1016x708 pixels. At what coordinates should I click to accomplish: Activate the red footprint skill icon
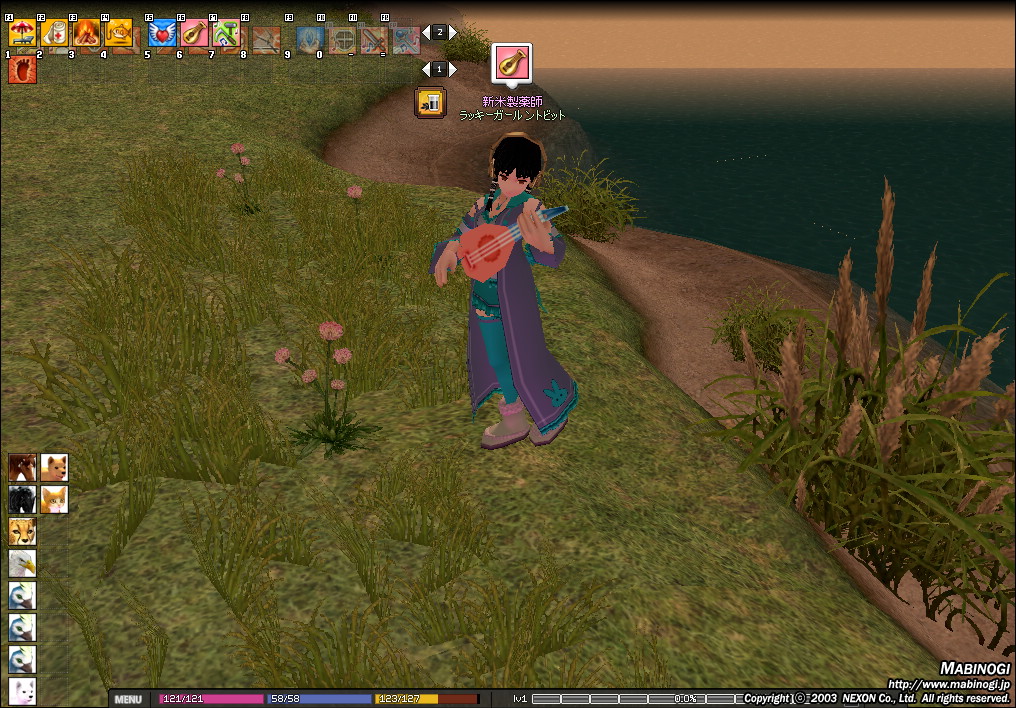(x=22, y=69)
